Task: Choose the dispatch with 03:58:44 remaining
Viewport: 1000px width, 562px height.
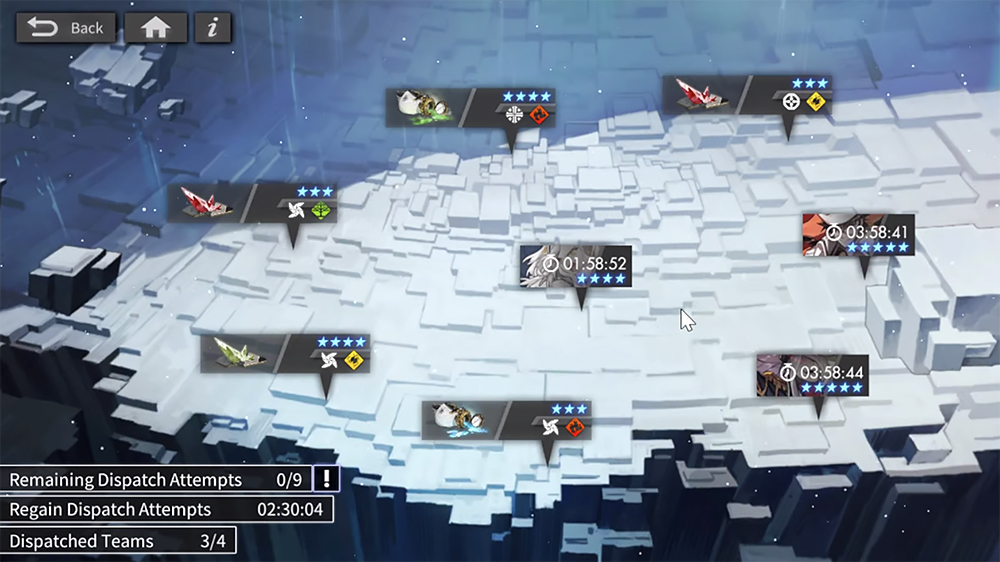Action: point(811,374)
